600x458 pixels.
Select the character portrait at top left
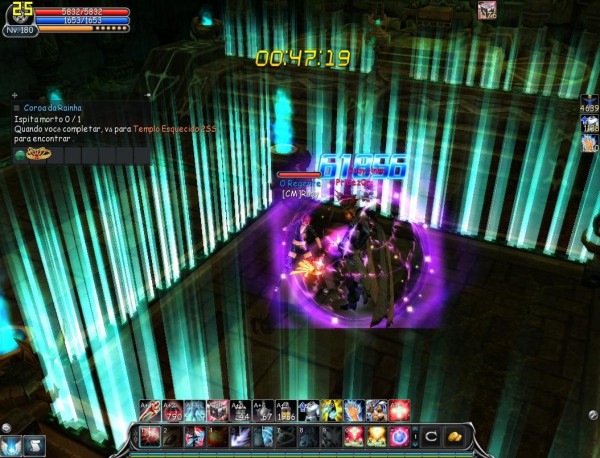click(x=20, y=14)
